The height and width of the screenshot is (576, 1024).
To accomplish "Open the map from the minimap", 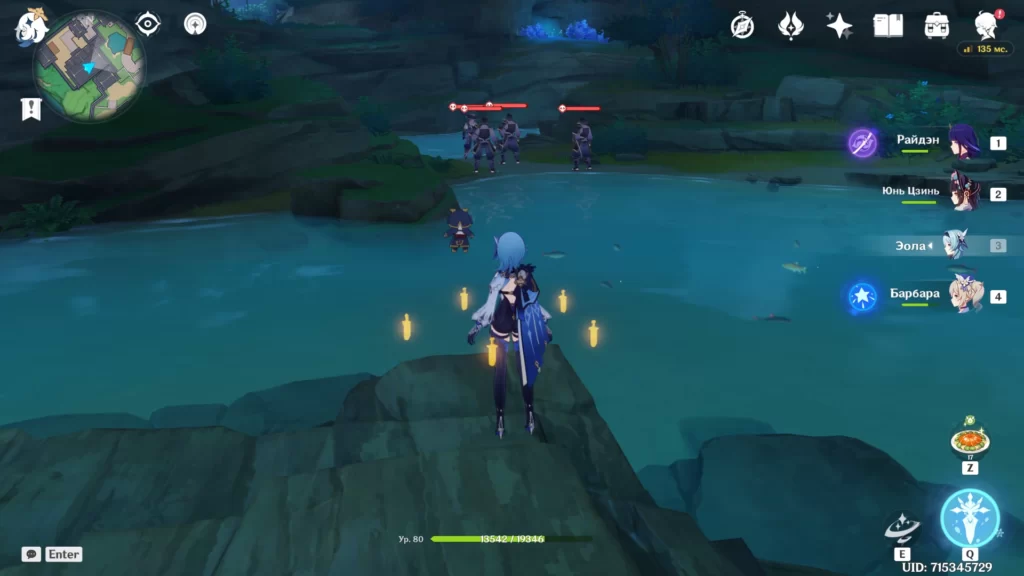I will click(x=89, y=66).
